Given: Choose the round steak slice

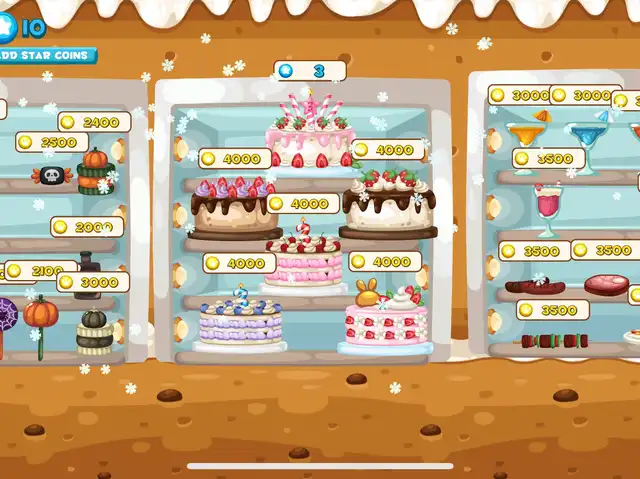Looking at the screenshot, I should (x=606, y=285).
